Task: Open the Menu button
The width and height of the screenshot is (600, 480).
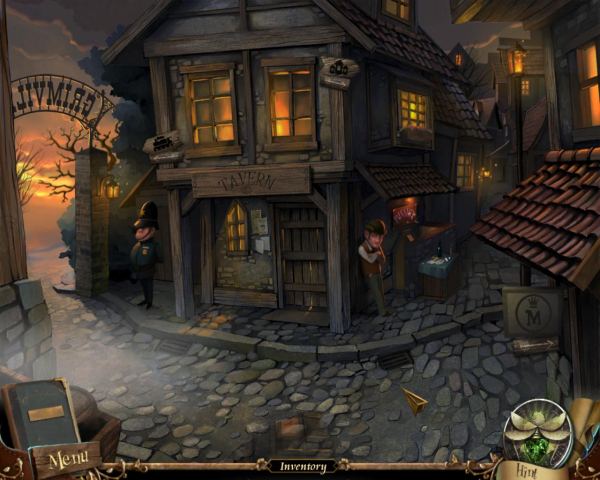Action: pyautogui.click(x=68, y=459)
